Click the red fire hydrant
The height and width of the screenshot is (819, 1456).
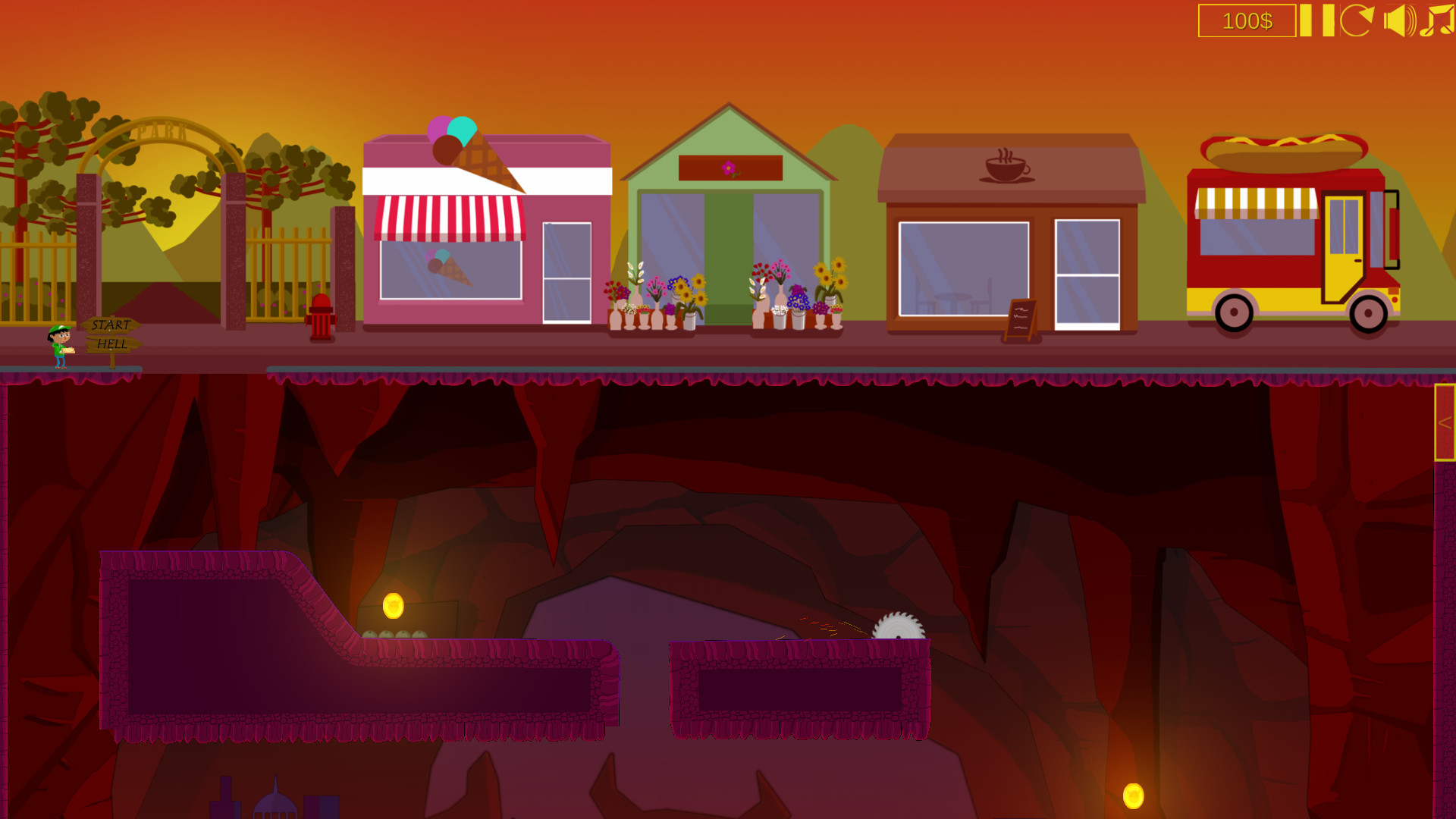tap(319, 317)
